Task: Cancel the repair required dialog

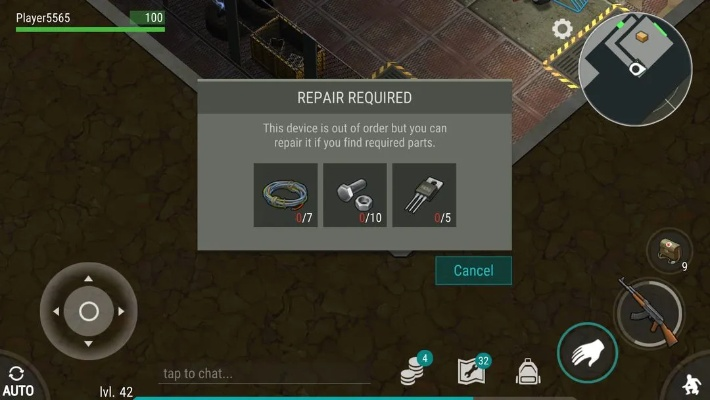Action: (x=473, y=270)
